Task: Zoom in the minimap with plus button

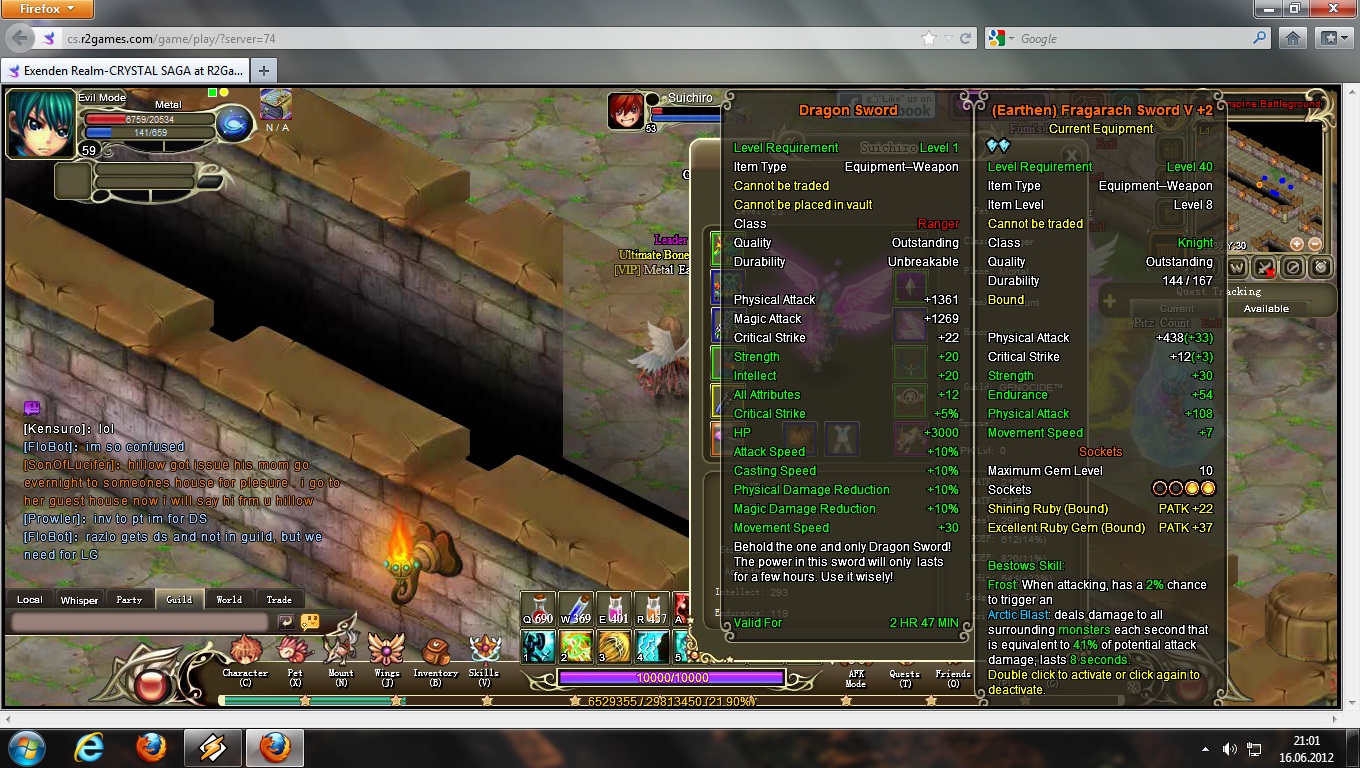Action: click(1297, 244)
